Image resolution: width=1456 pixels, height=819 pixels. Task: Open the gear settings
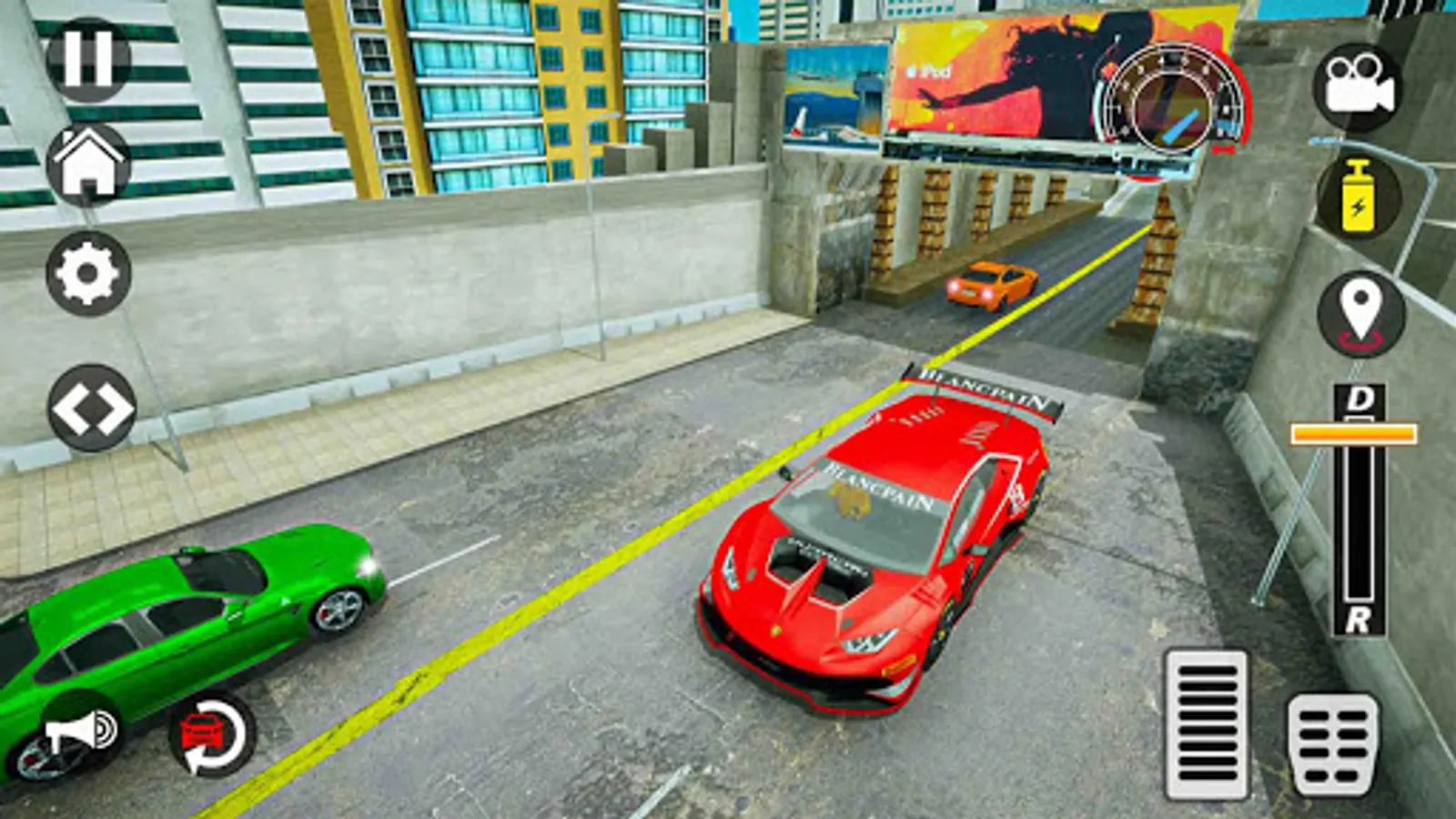88,273
